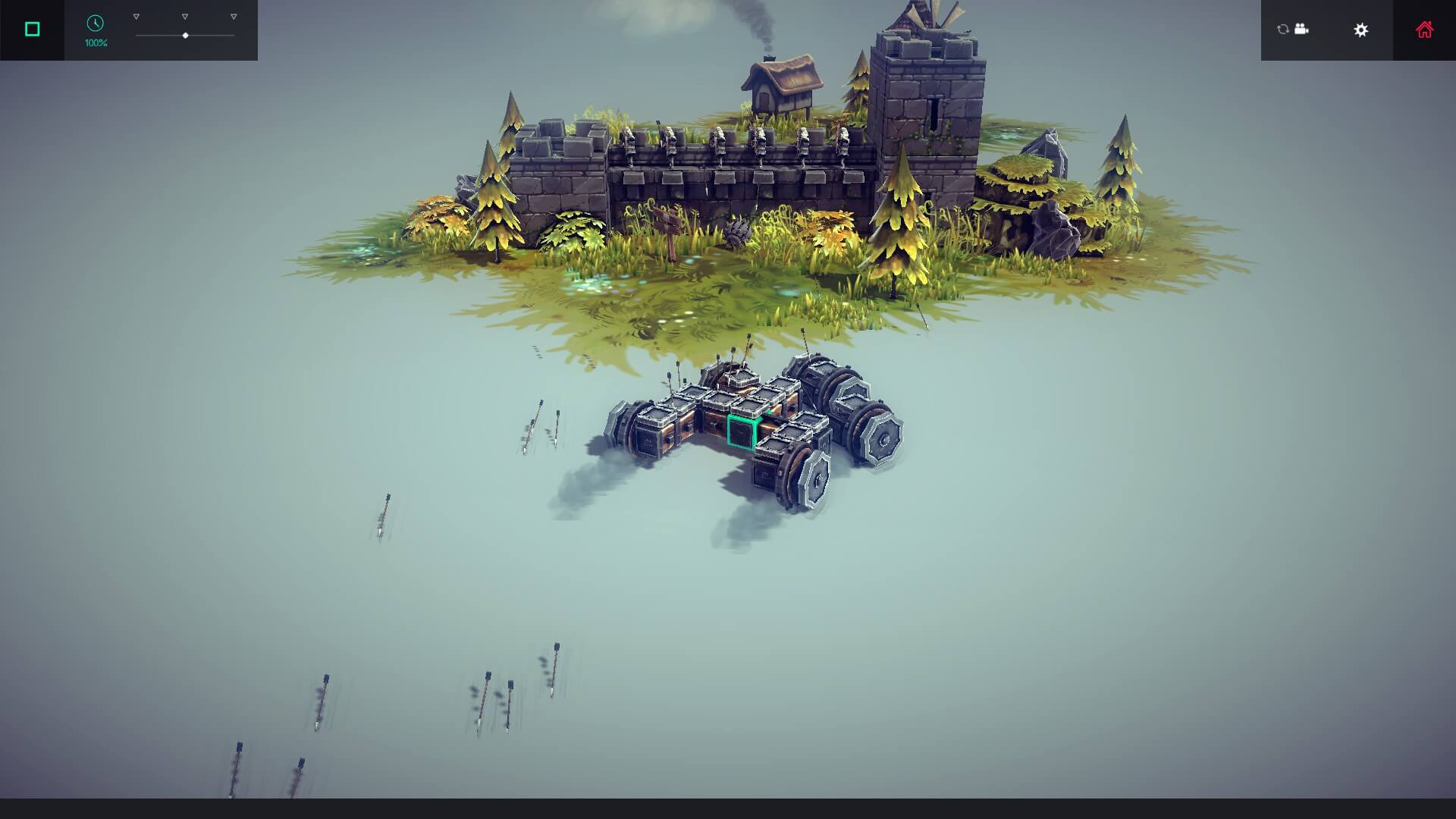The image size is (1456, 819).
Task: Click the 100% time-scale label
Action: pyautogui.click(x=95, y=42)
